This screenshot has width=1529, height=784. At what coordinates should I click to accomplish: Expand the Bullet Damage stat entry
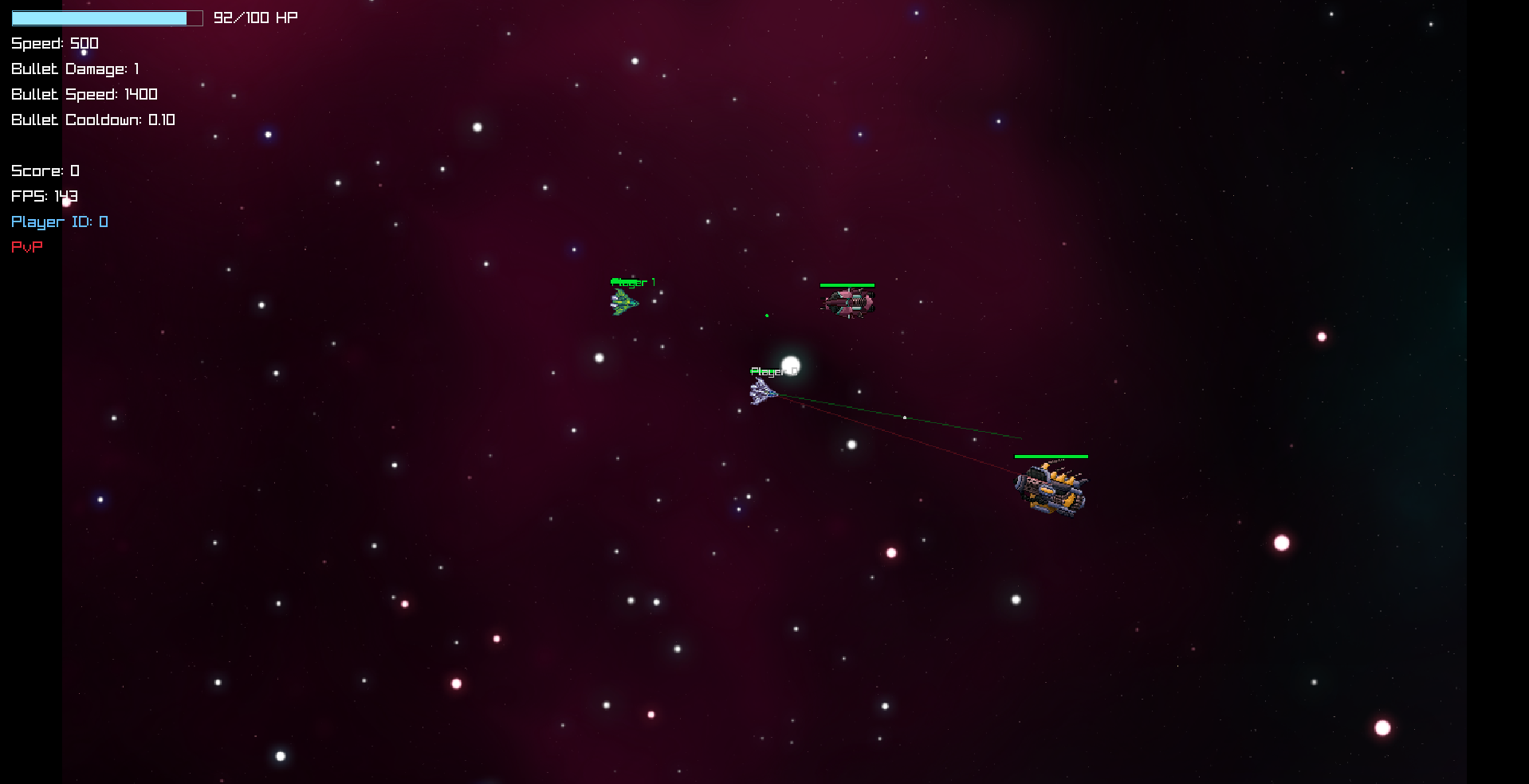coord(76,69)
